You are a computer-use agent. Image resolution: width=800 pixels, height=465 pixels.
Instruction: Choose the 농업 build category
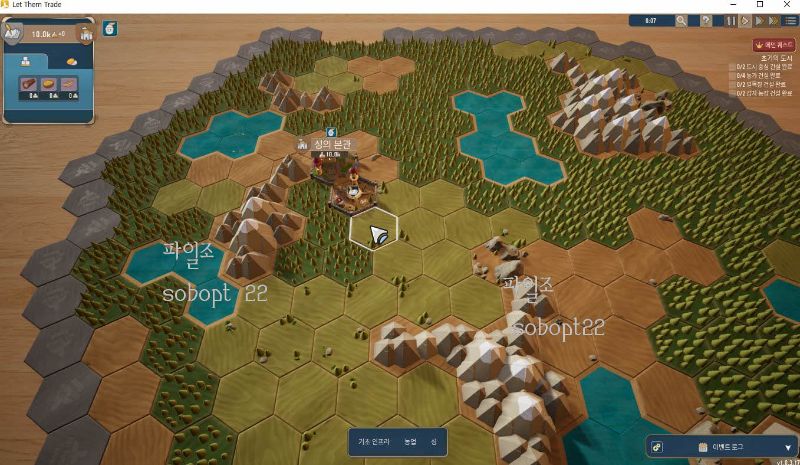[x=410, y=441]
